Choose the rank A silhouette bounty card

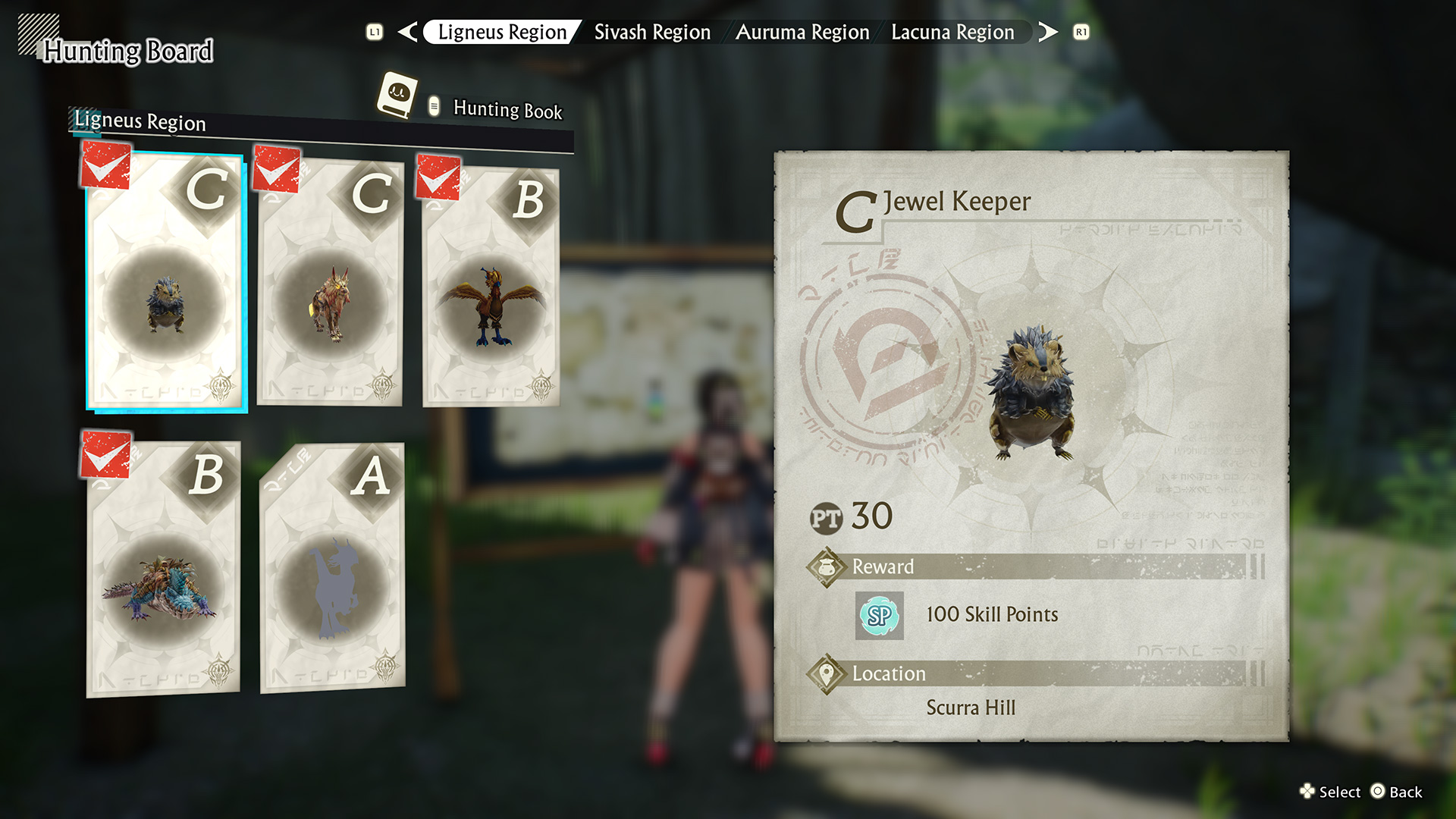click(x=332, y=569)
